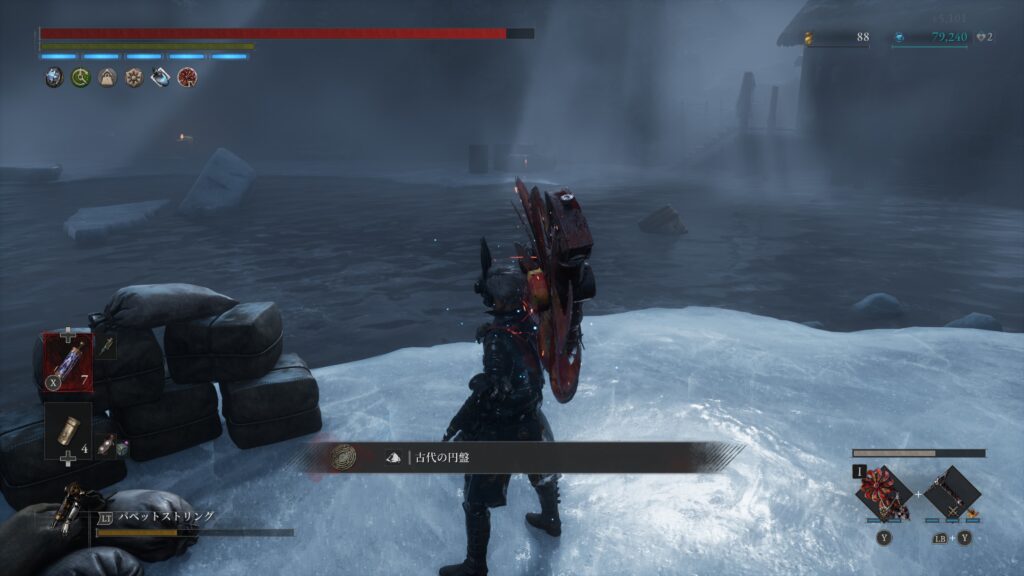Viewport: 1024px width, 576px height.
Task: Click the red wheel status icon
Action: click(187, 77)
